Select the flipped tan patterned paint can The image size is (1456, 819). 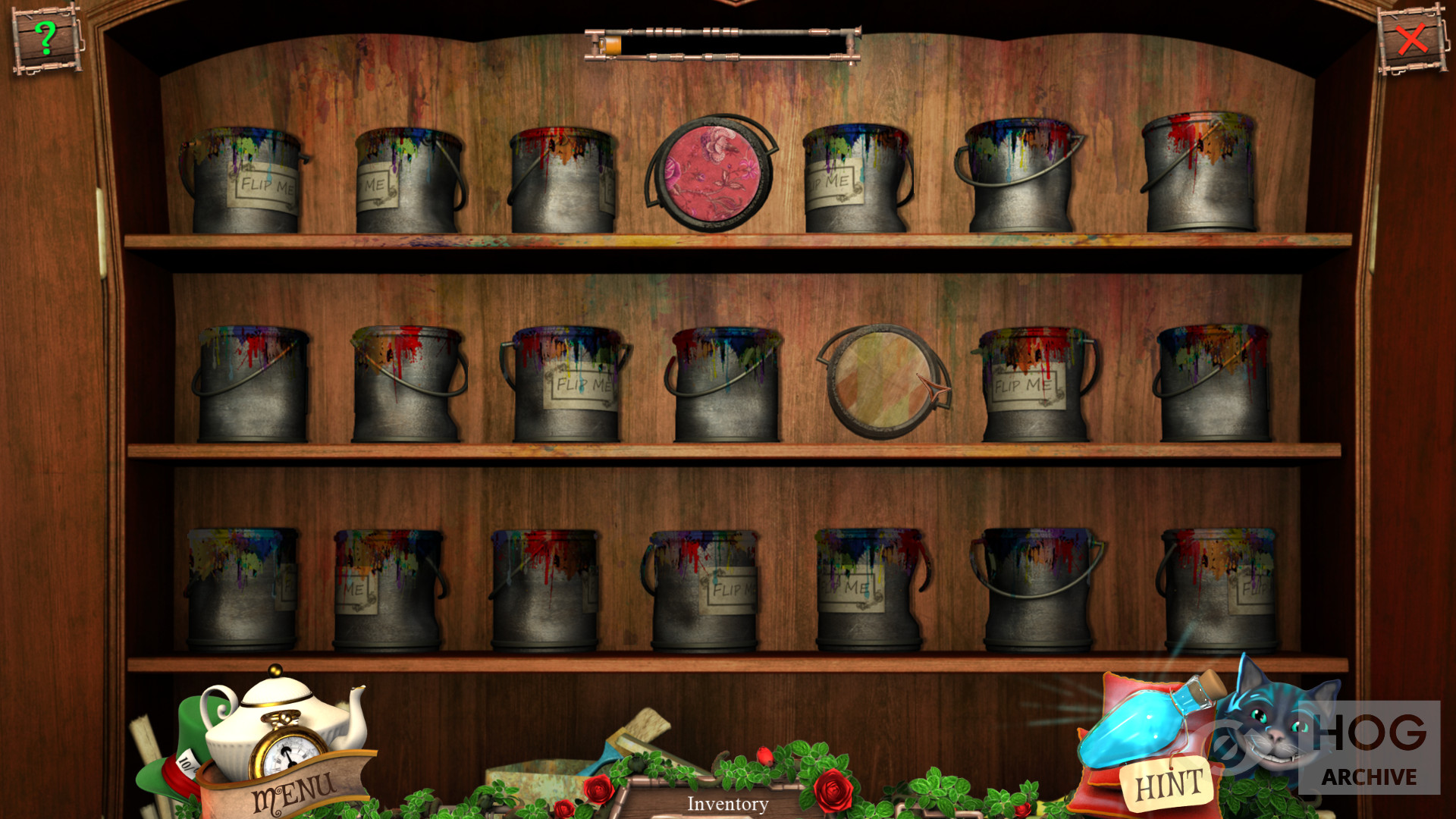click(x=881, y=381)
